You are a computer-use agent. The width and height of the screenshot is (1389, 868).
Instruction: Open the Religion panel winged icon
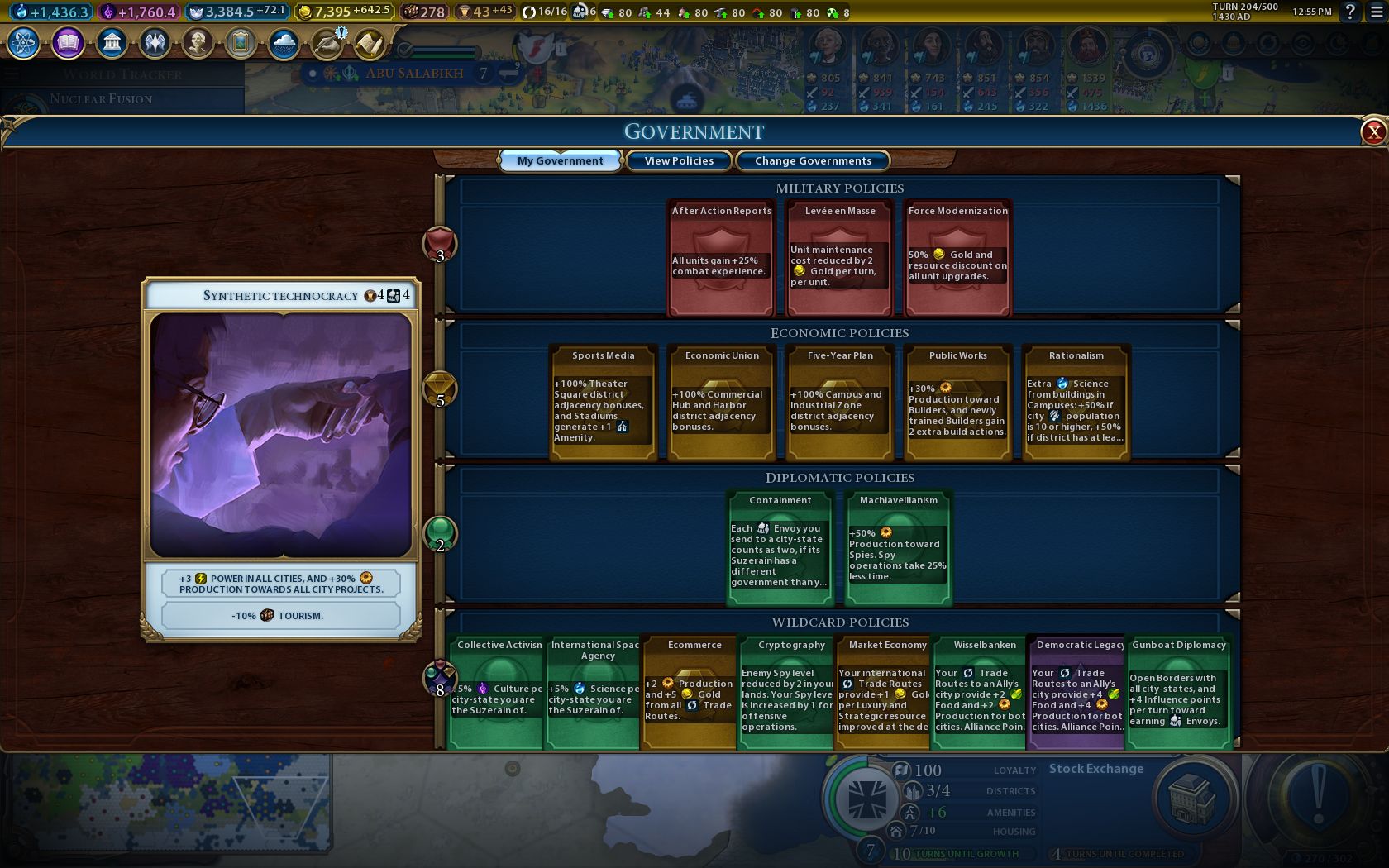[x=156, y=41]
